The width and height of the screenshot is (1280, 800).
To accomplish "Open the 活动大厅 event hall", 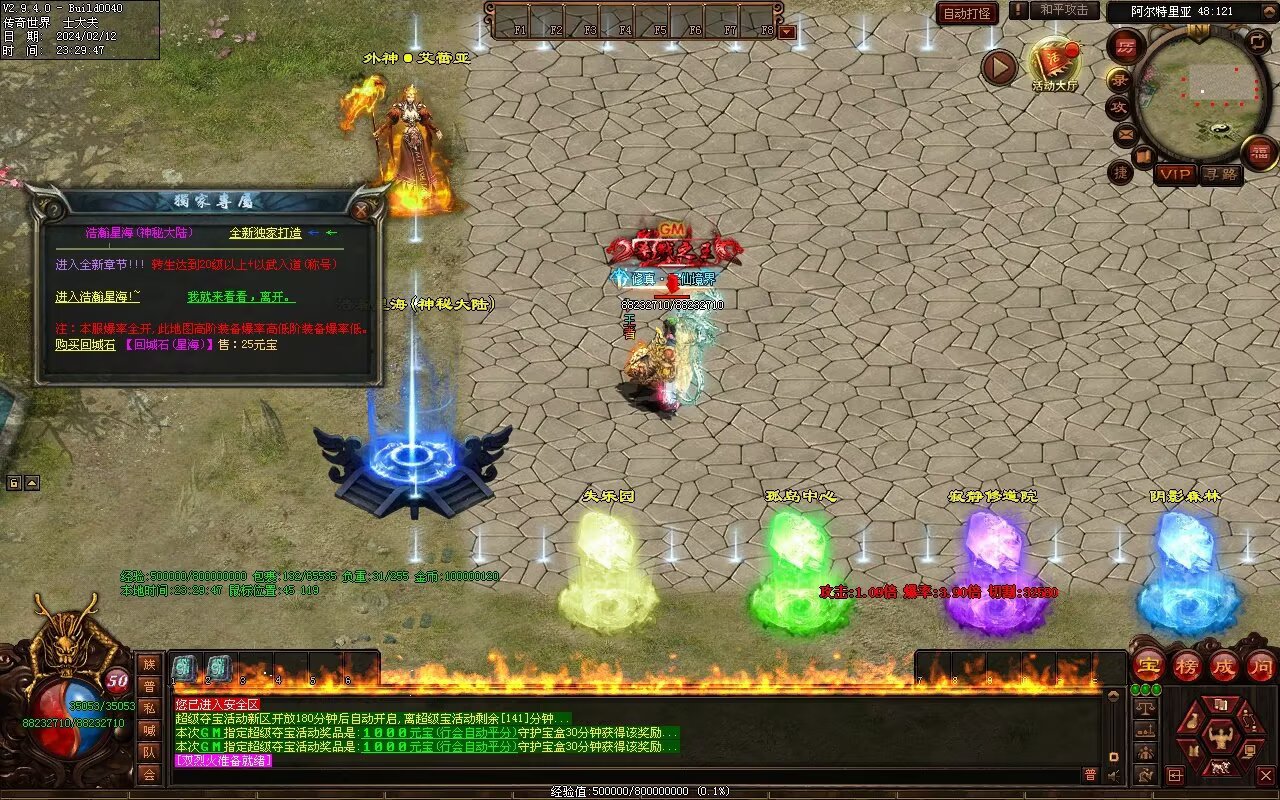I will click(1054, 64).
